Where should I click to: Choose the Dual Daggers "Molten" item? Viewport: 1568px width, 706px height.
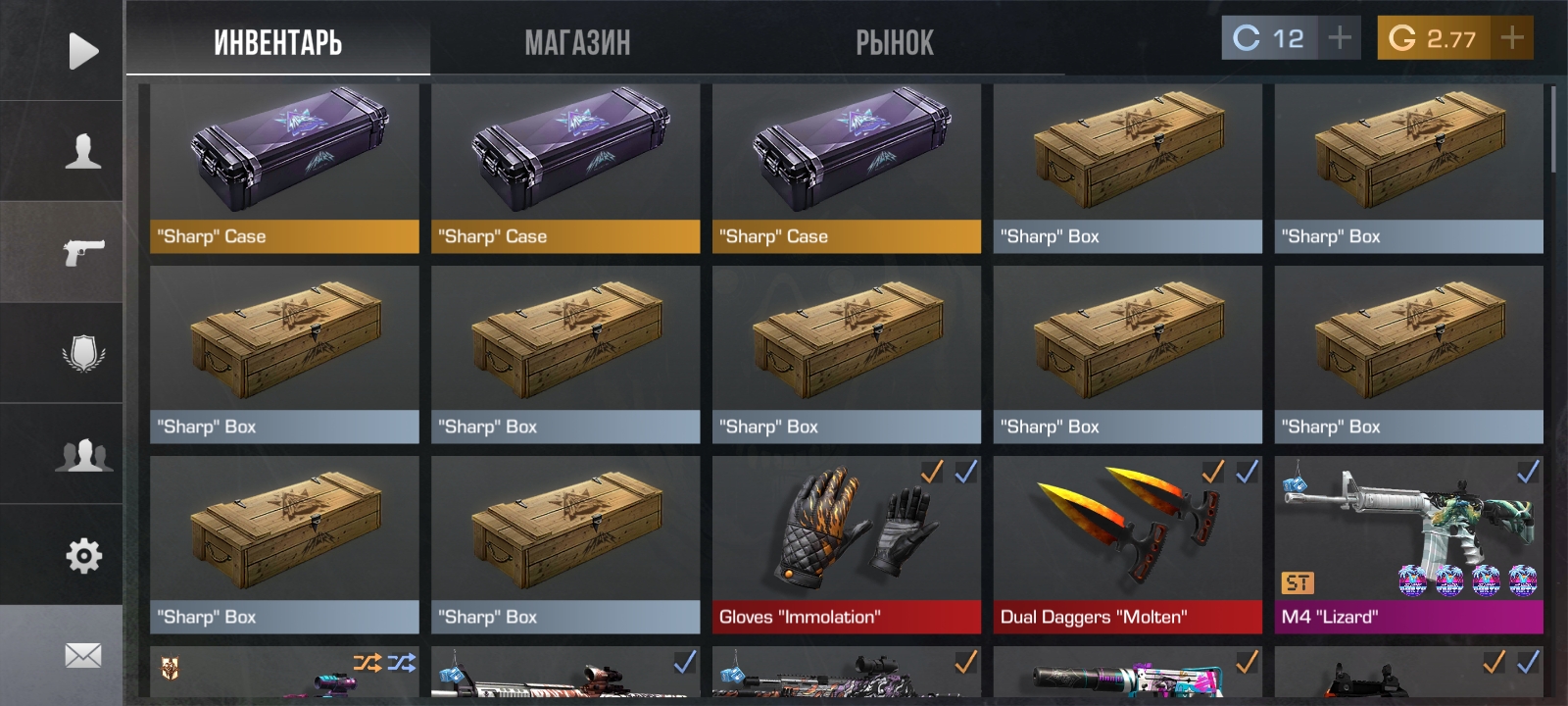[1127, 544]
